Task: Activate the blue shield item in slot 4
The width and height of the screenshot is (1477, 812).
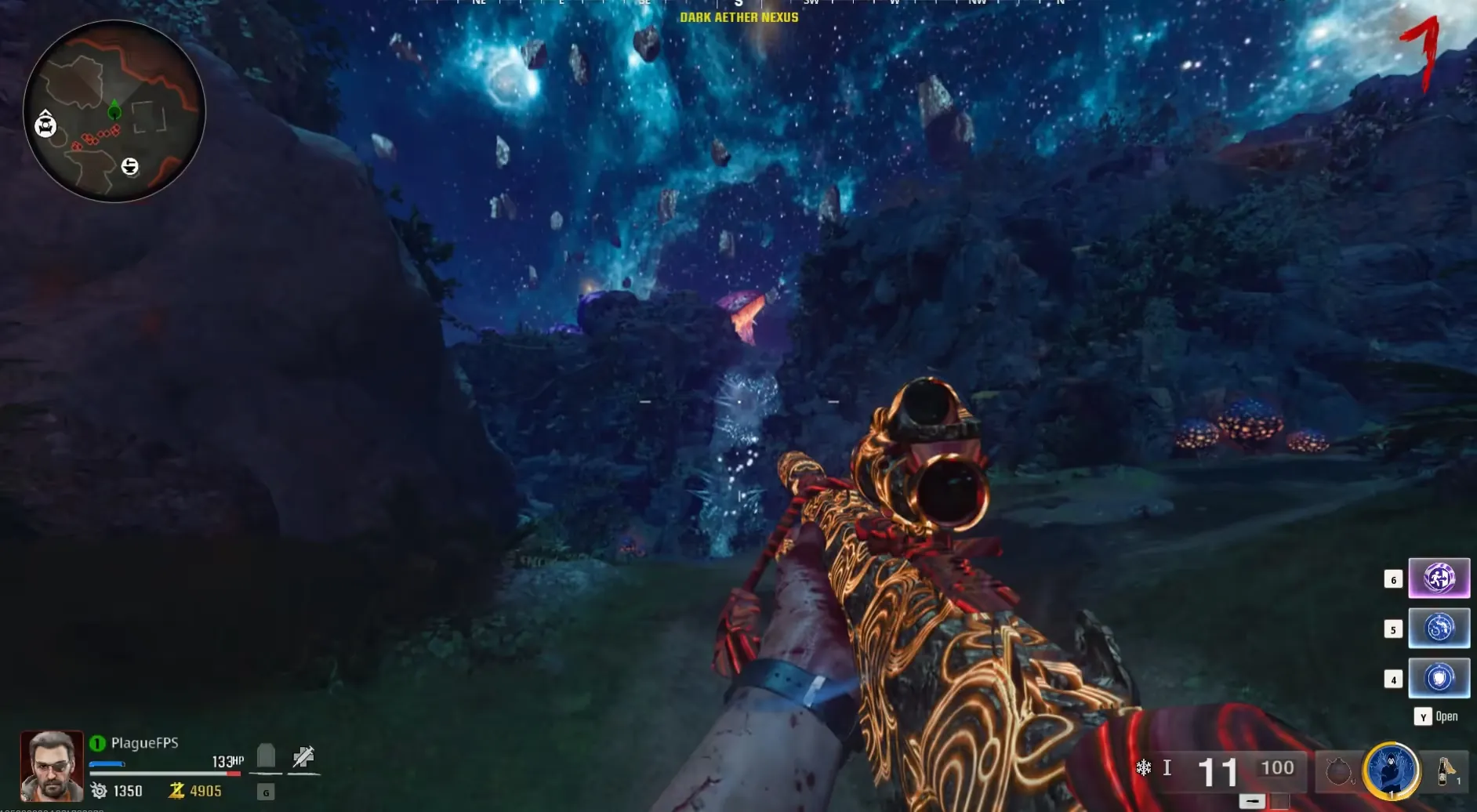Action: [1439, 678]
